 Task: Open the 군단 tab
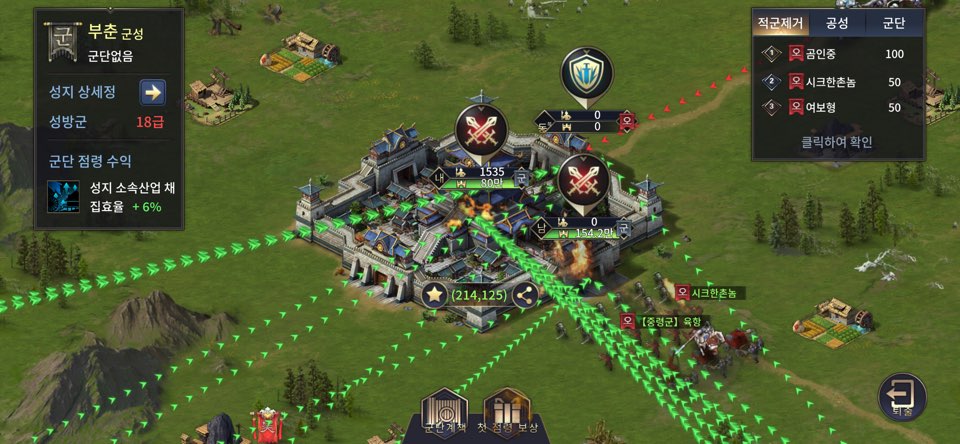pos(894,23)
